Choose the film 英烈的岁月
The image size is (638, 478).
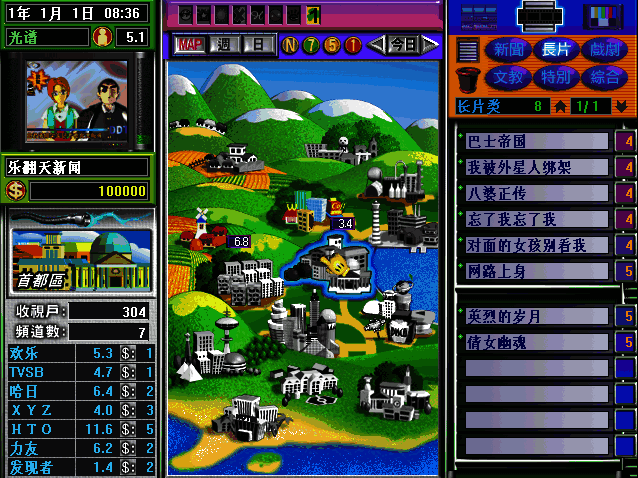537,317
